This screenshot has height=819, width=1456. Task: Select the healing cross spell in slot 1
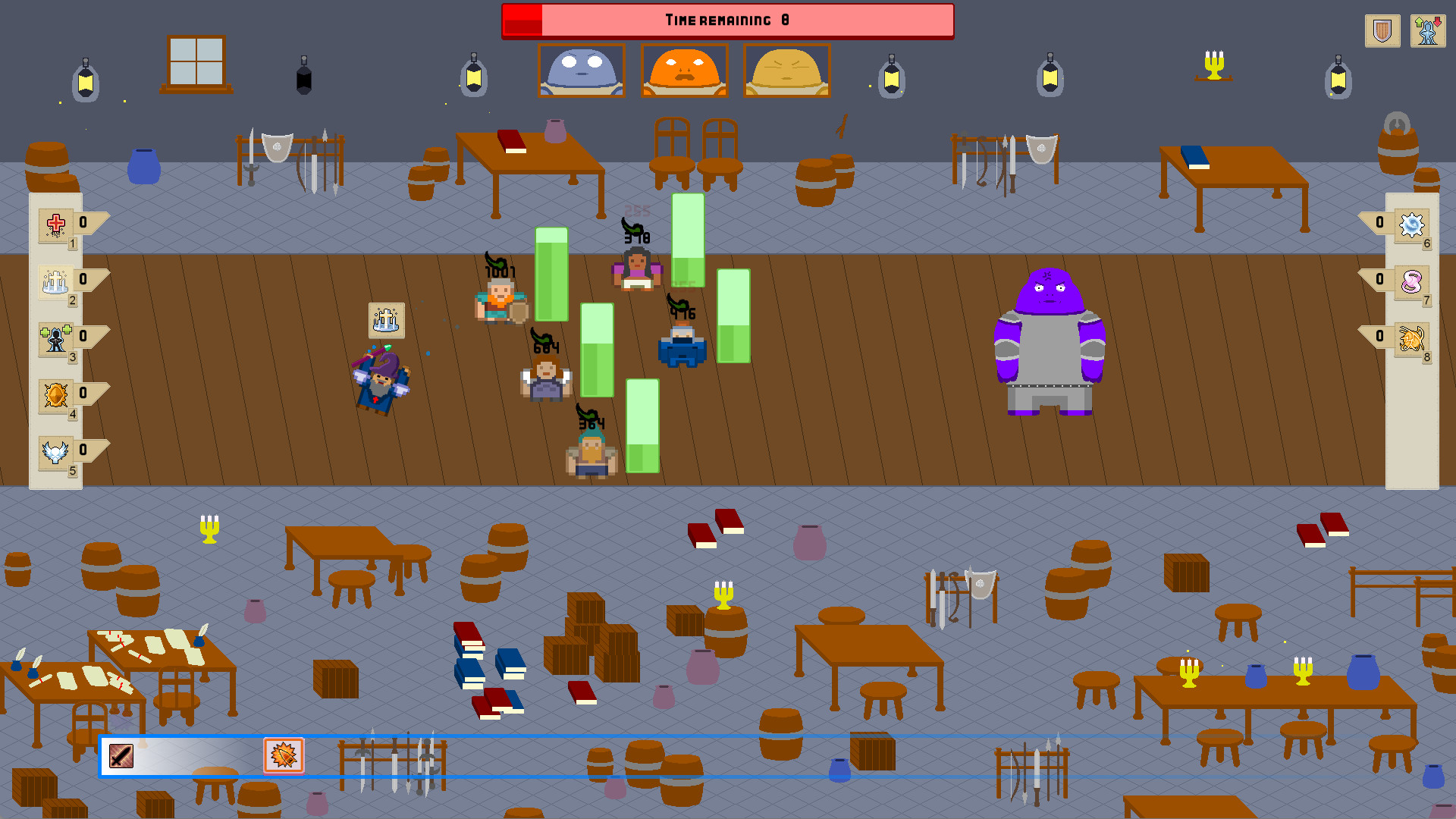tap(55, 225)
